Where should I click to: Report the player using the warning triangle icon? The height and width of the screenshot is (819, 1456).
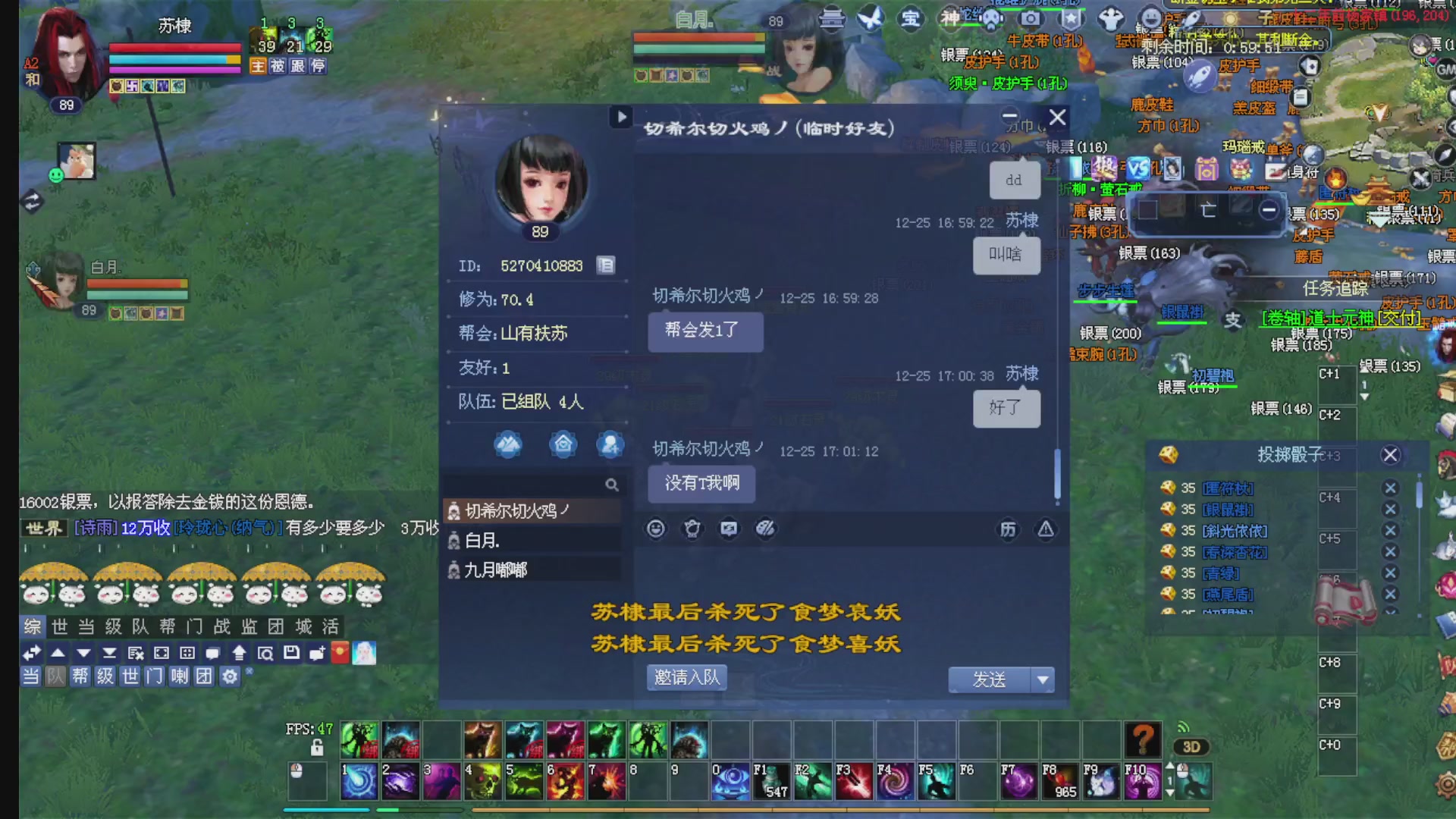tap(1046, 529)
